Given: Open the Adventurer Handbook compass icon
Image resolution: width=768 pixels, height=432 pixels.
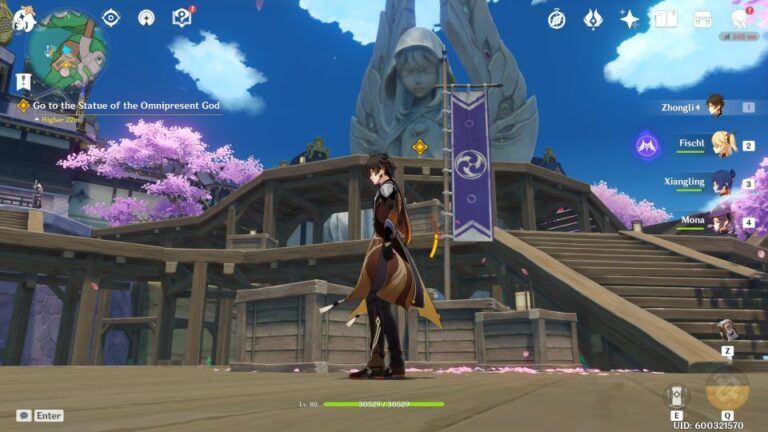Looking at the screenshot, I should pos(557,19).
